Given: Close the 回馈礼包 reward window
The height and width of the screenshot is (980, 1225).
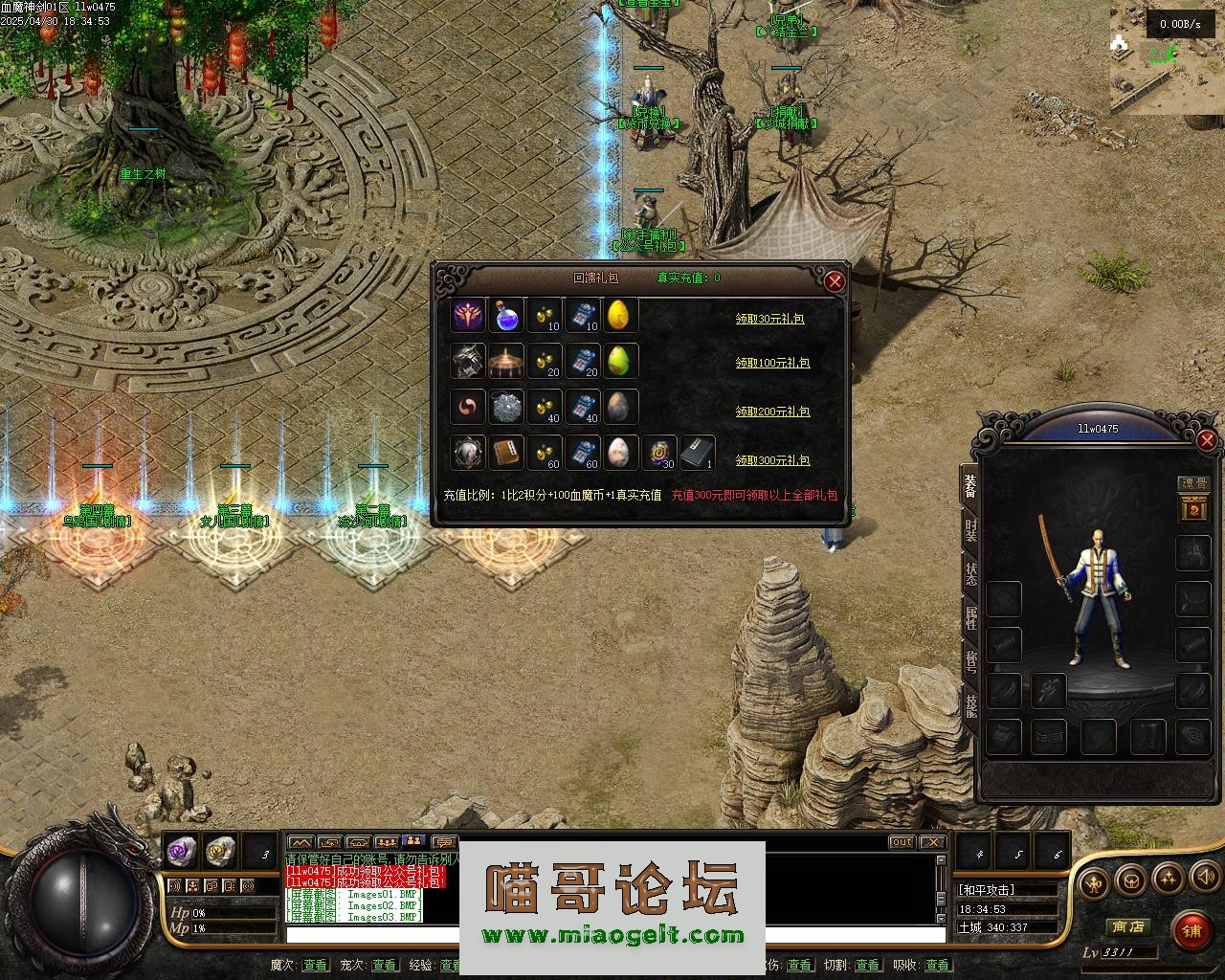Looking at the screenshot, I should tap(835, 280).
